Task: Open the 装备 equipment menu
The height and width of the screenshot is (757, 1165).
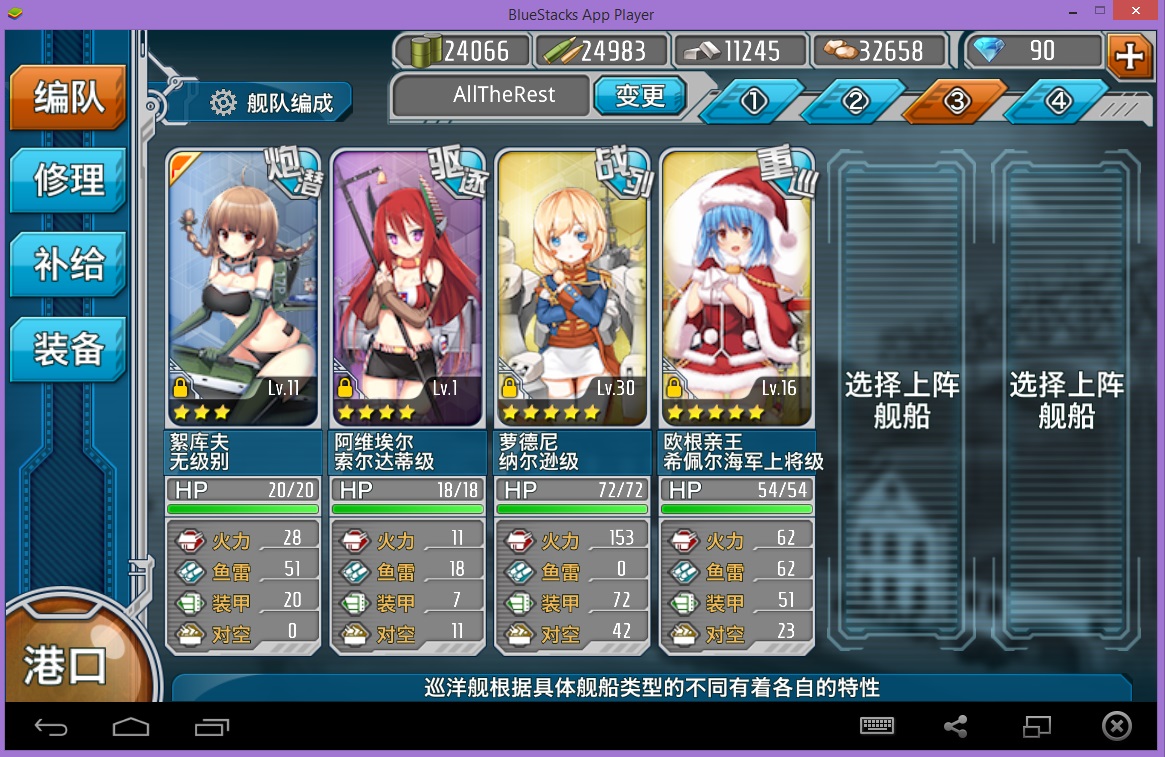Action: coord(68,349)
